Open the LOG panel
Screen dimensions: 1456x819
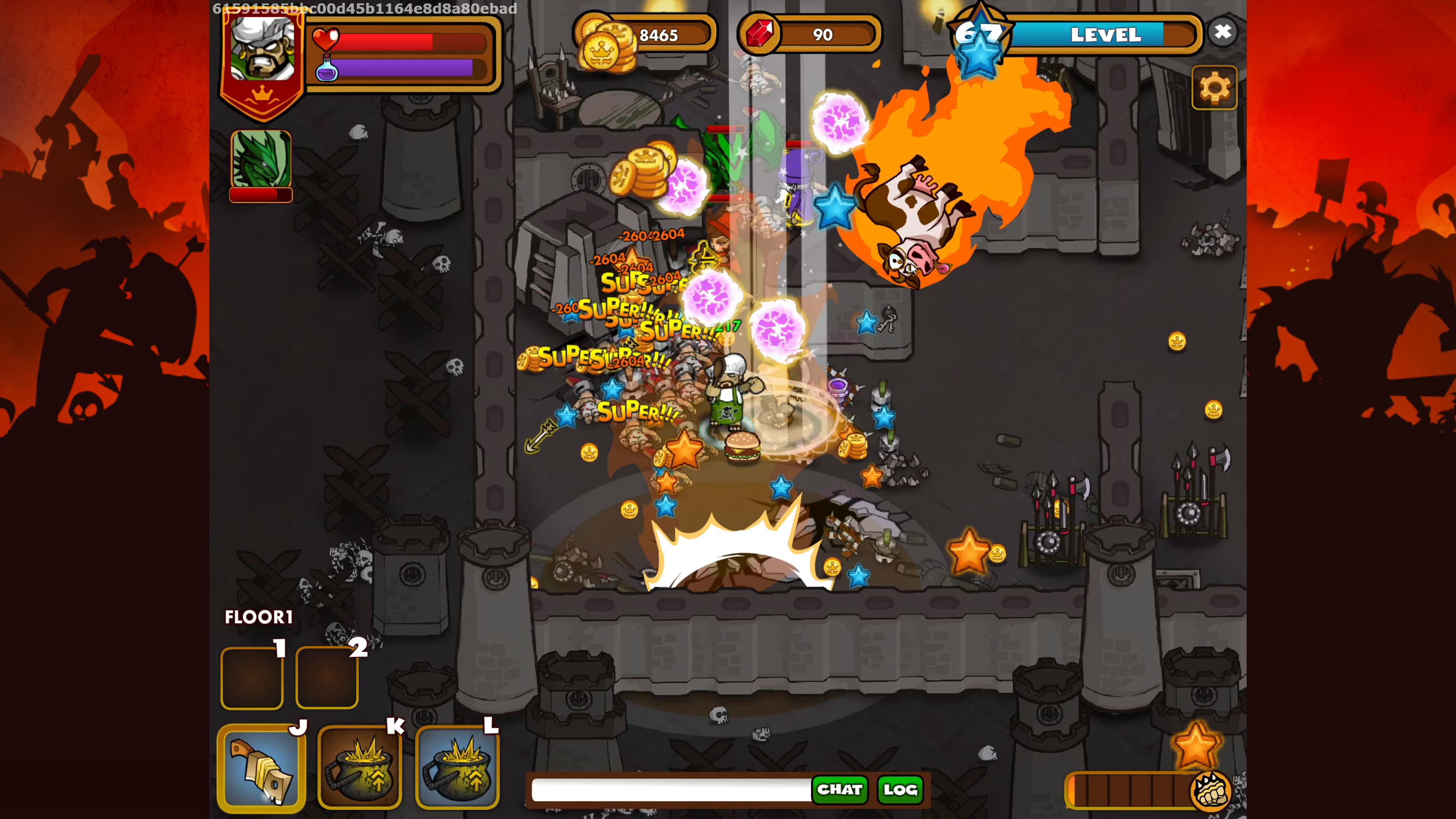(x=900, y=789)
